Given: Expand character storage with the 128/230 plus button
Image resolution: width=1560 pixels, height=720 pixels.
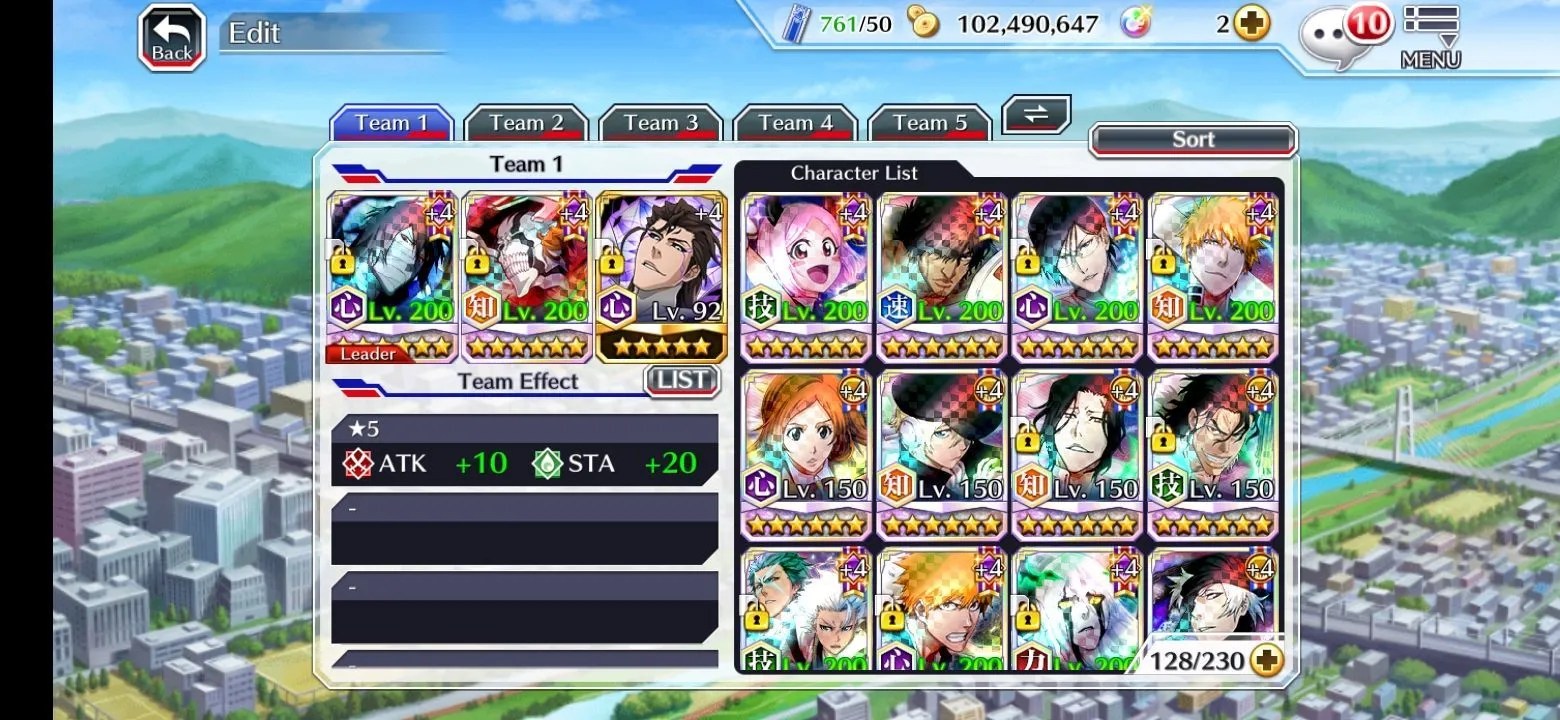Looking at the screenshot, I should (1267, 660).
